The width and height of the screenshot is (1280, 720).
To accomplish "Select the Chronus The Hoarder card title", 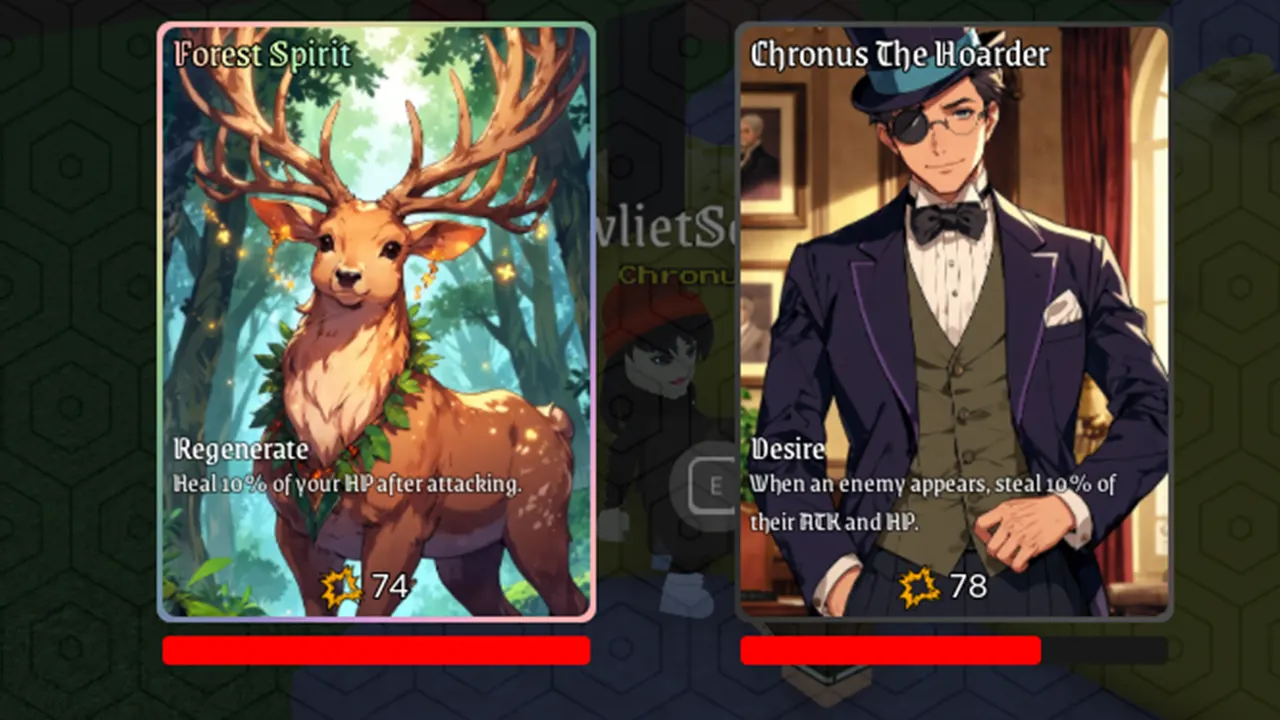I will point(899,55).
